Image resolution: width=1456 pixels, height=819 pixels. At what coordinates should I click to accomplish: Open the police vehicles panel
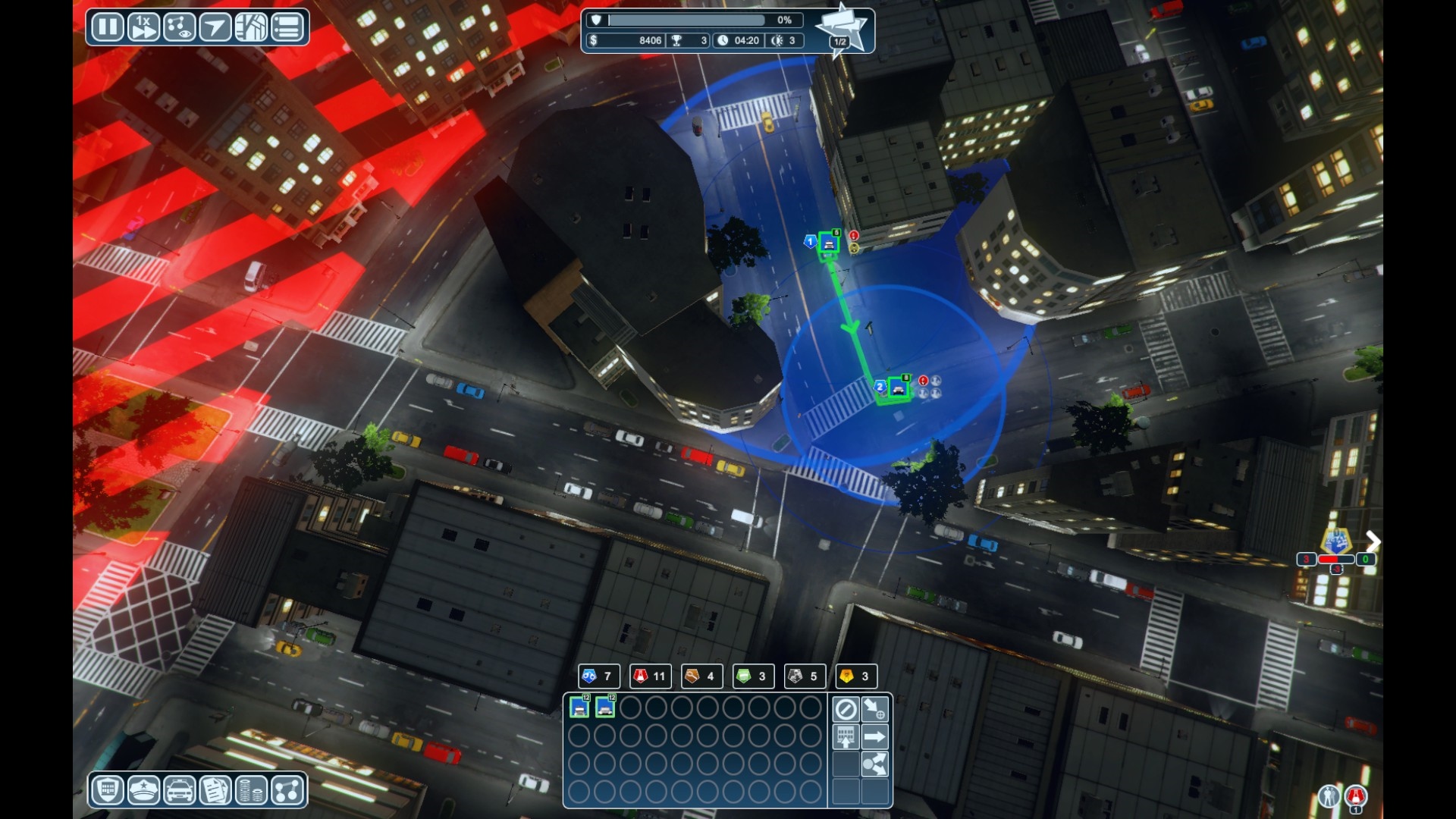point(179,791)
